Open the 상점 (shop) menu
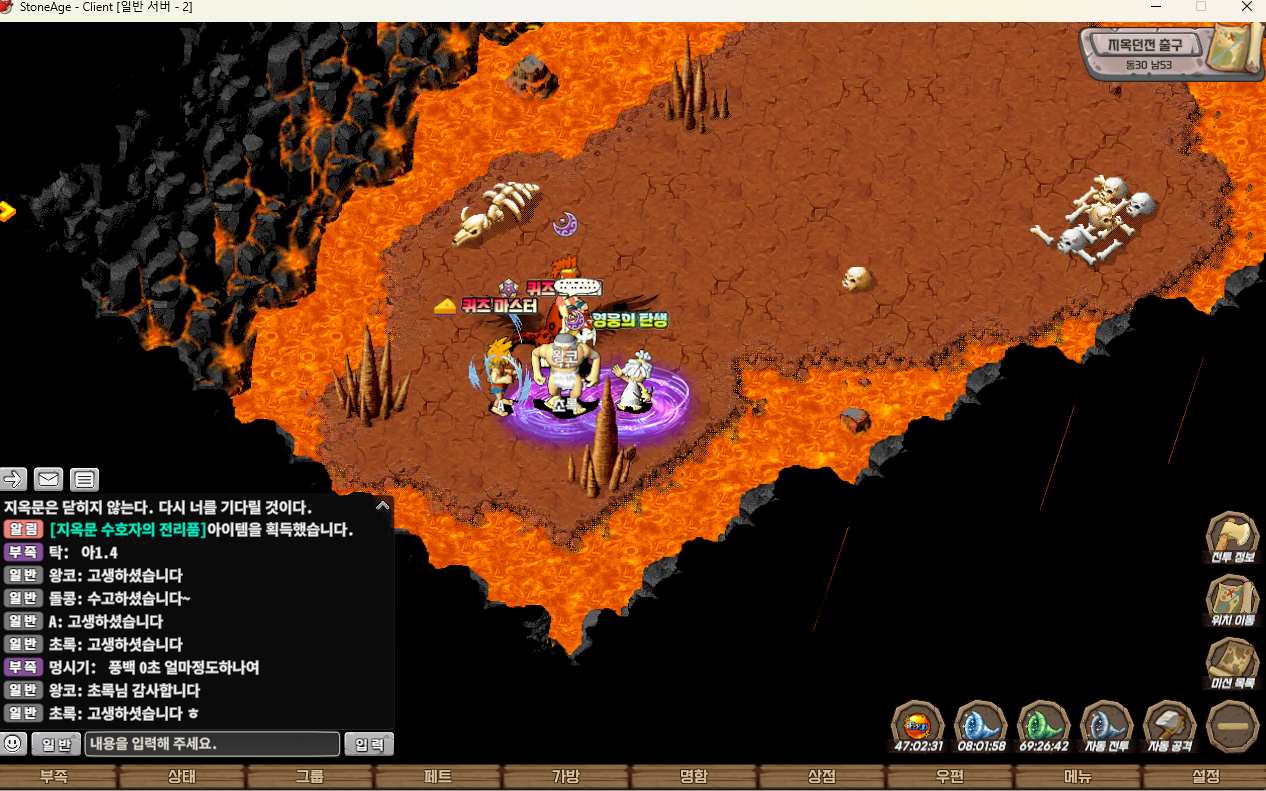This screenshot has width=1266, height=791. (822, 777)
